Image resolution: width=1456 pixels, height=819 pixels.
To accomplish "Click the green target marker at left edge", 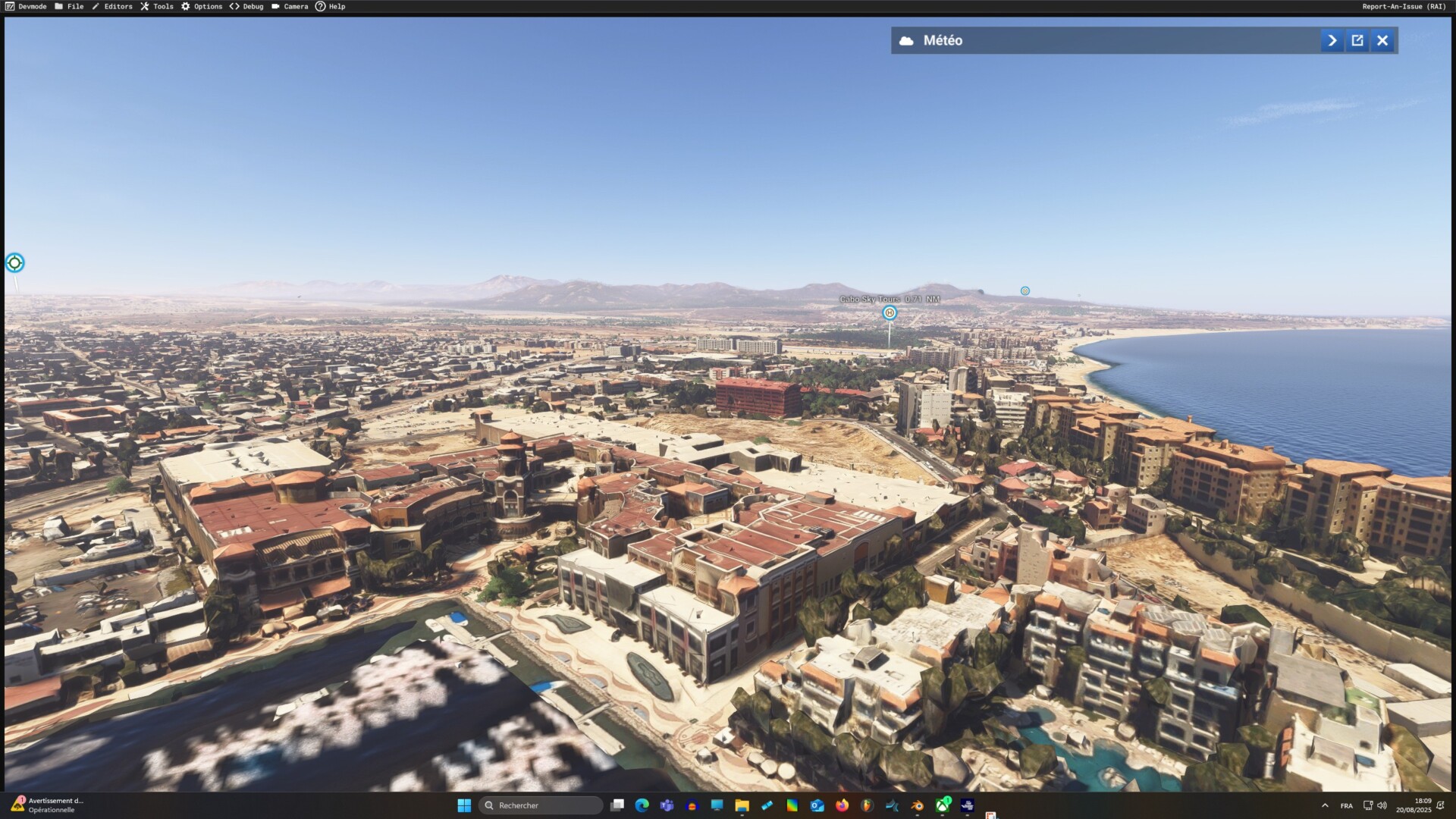I will pos(14,263).
